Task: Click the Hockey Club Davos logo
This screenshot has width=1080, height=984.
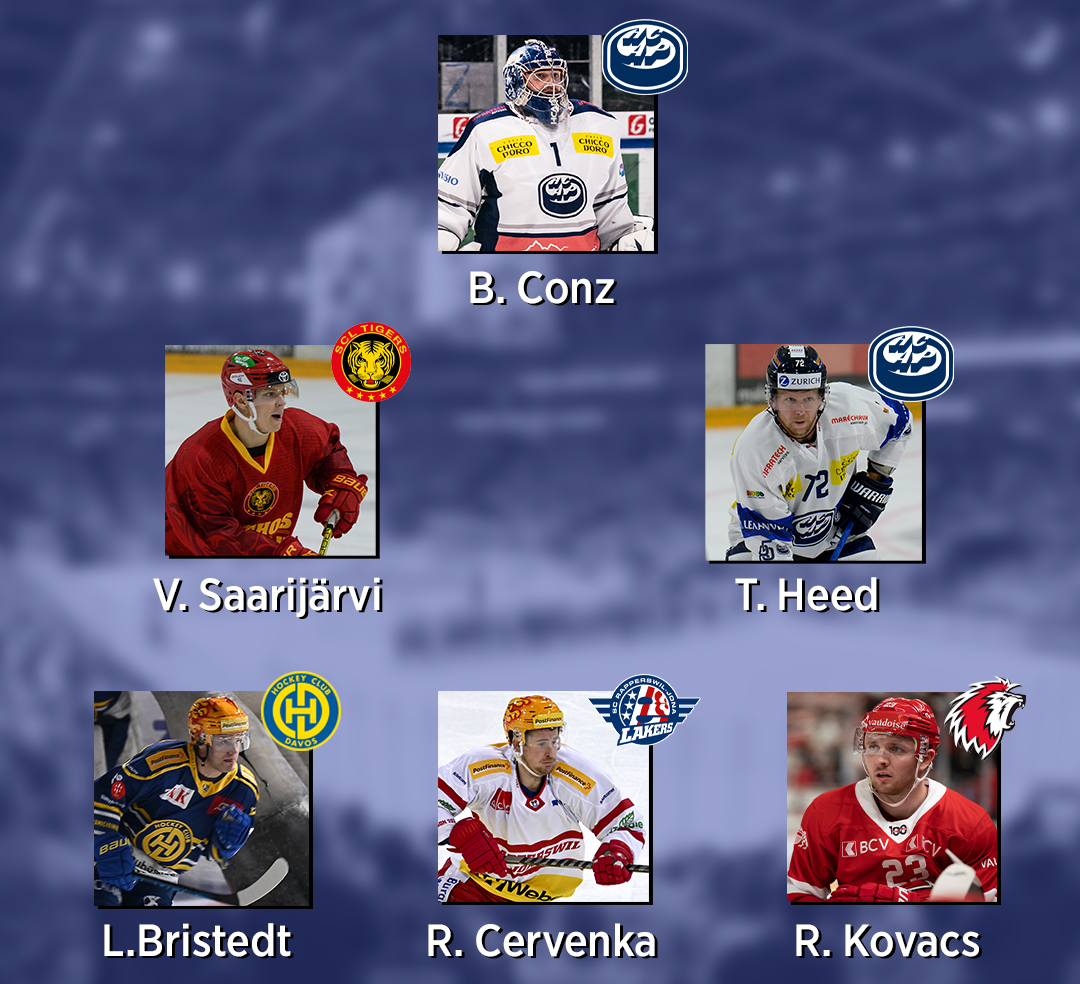Action: [x=300, y=711]
